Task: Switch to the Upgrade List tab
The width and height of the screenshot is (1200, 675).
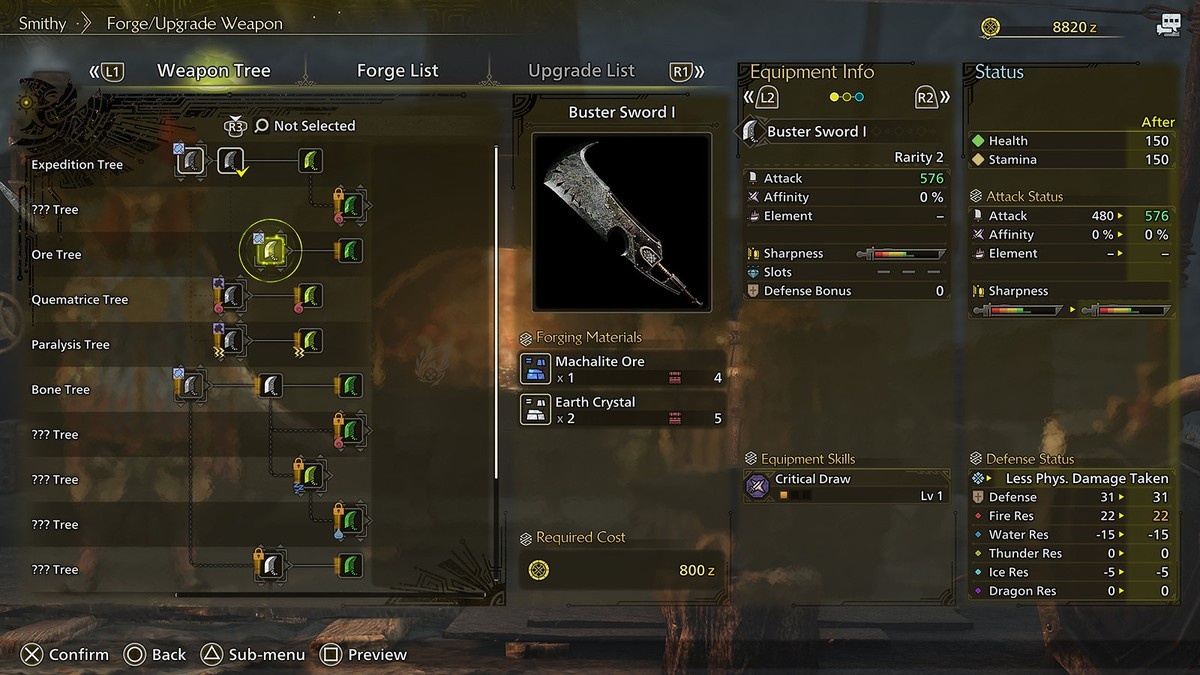Action: click(581, 71)
